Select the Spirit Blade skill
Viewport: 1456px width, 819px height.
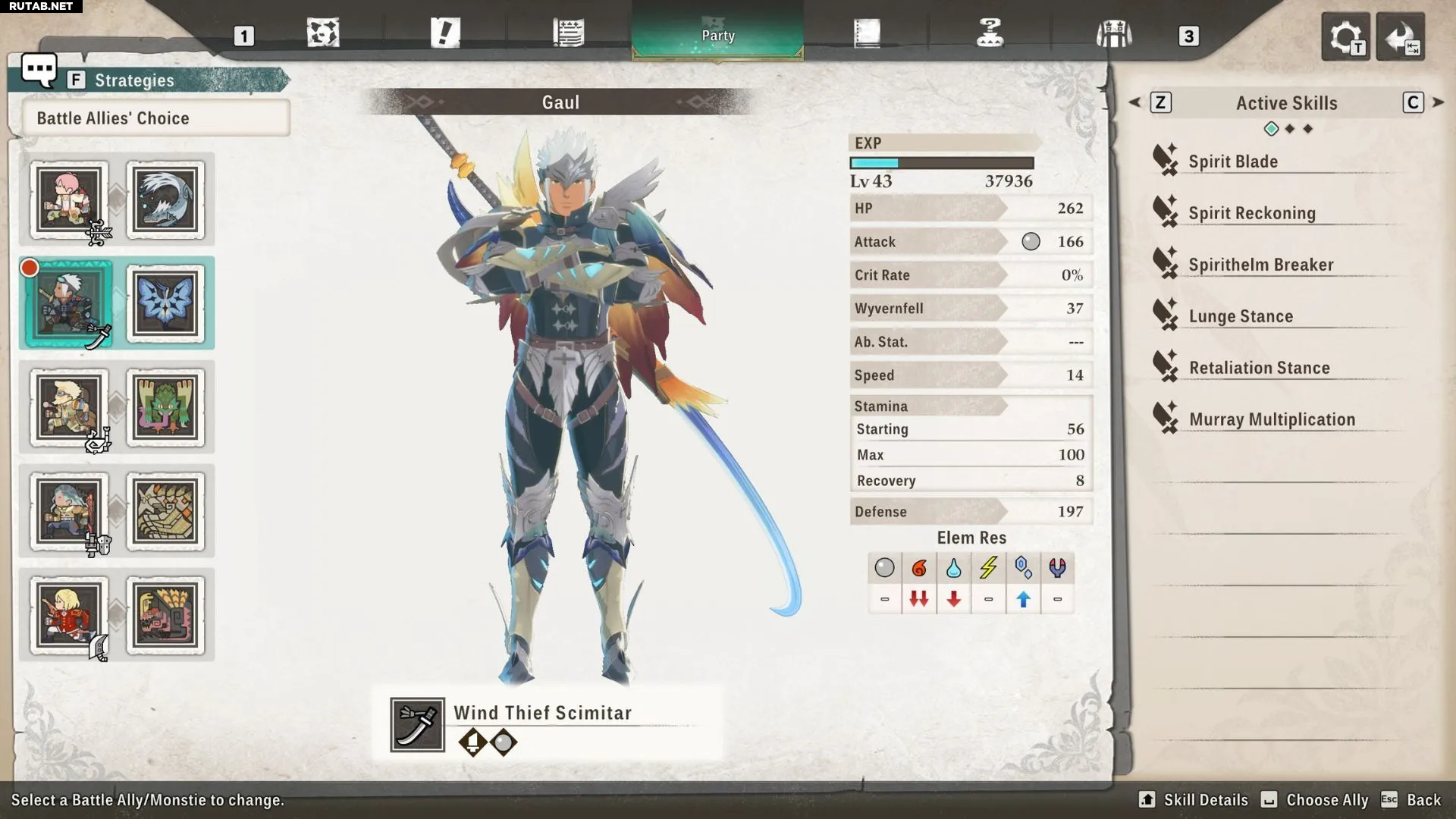click(1233, 162)
